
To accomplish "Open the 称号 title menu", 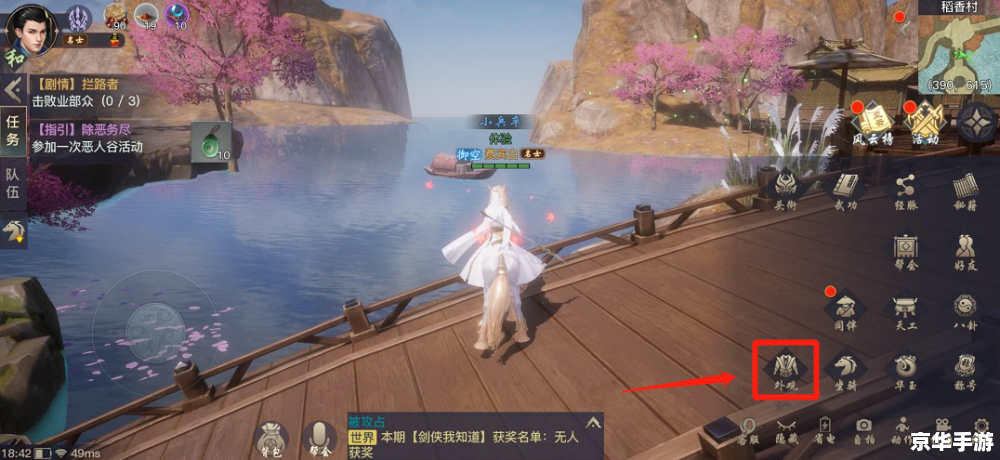I will pyautogui.click(x=965, y=367).
